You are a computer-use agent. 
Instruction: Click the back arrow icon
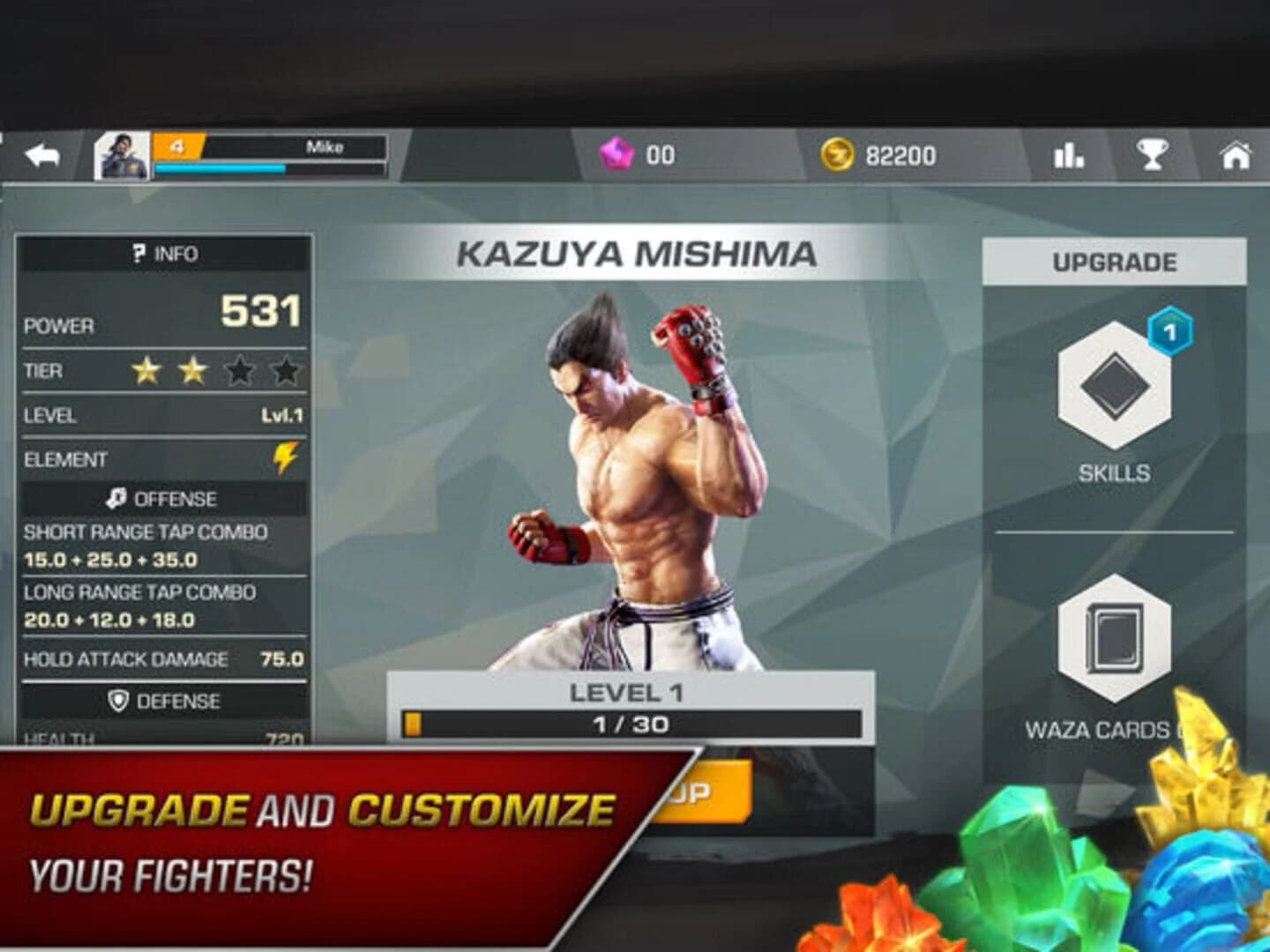[40, 153]
